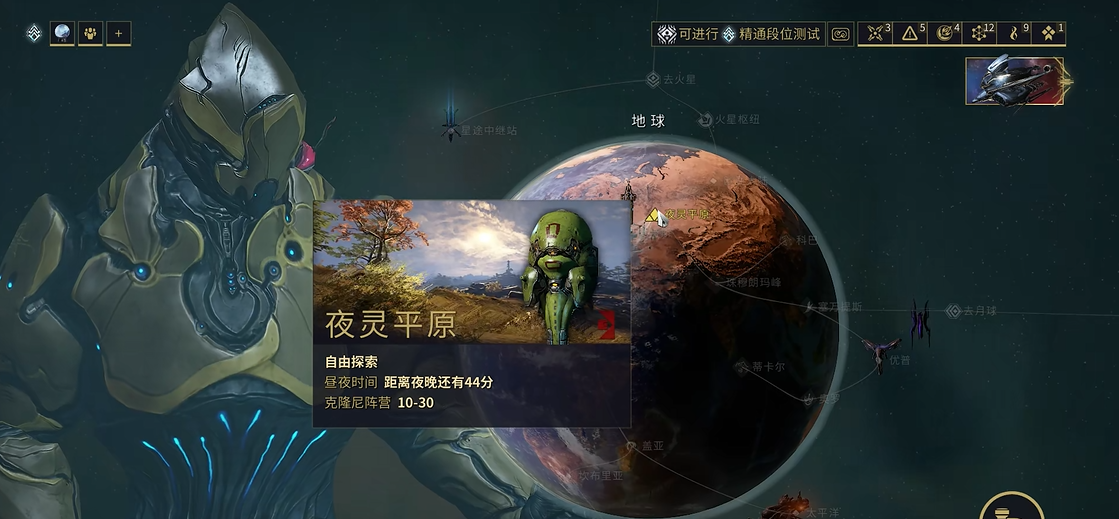Select the 夜灵平原 node on Earth
The image size is (1119, 519).
[x=653, y=215]
